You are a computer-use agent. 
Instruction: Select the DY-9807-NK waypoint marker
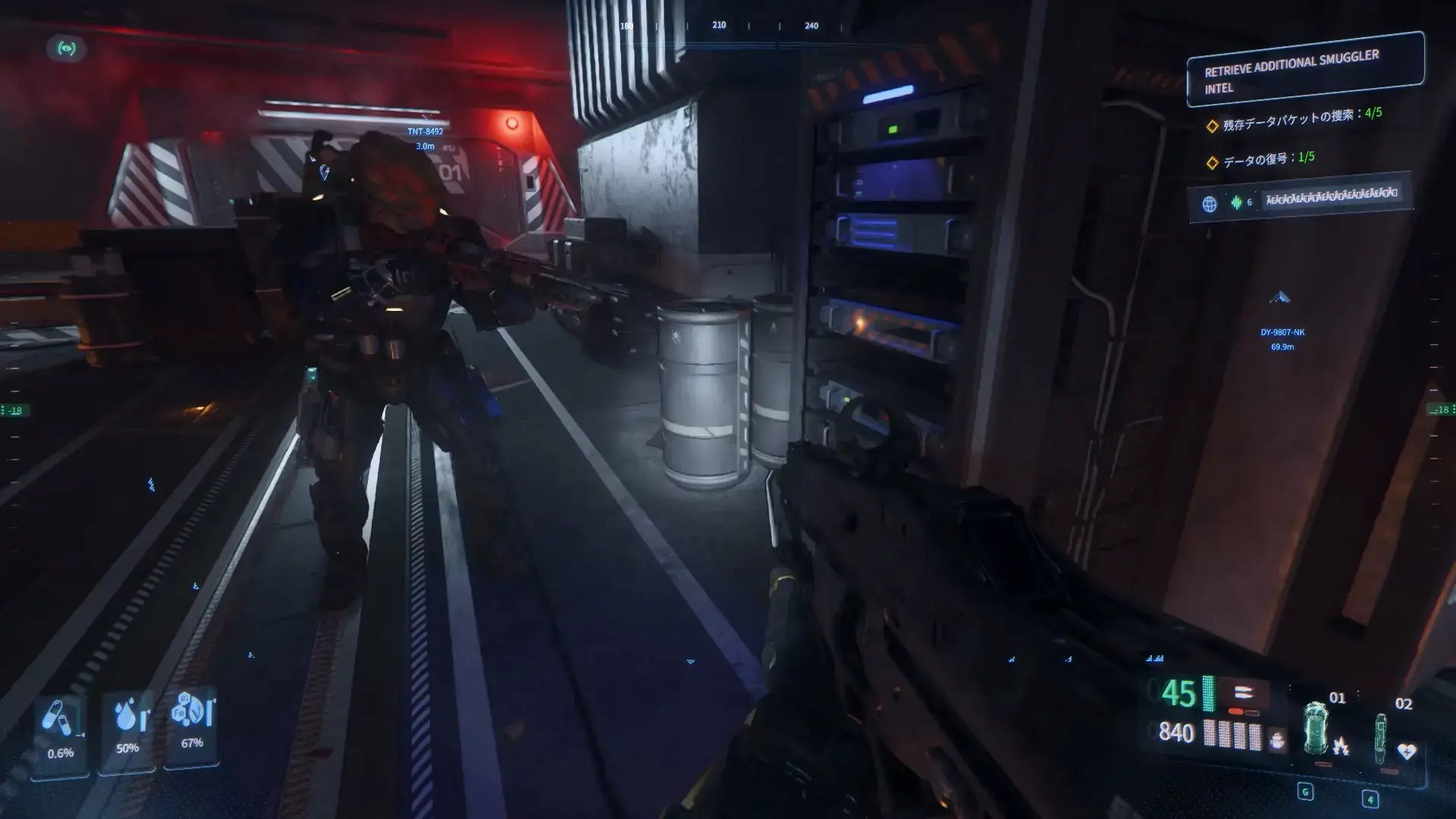[x=1281, y=299]
